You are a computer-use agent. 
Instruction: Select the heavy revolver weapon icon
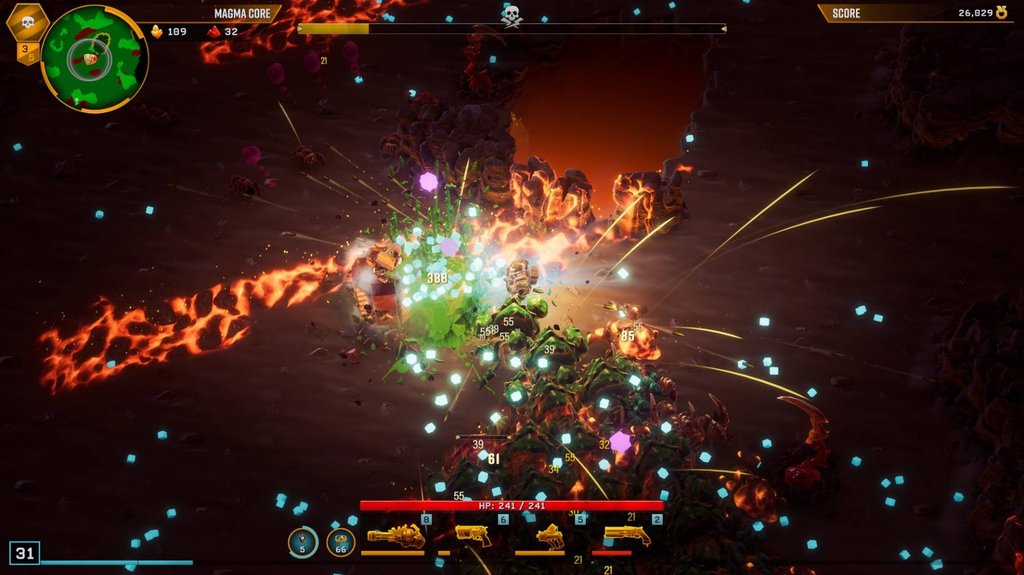click(x=472, y=535)
